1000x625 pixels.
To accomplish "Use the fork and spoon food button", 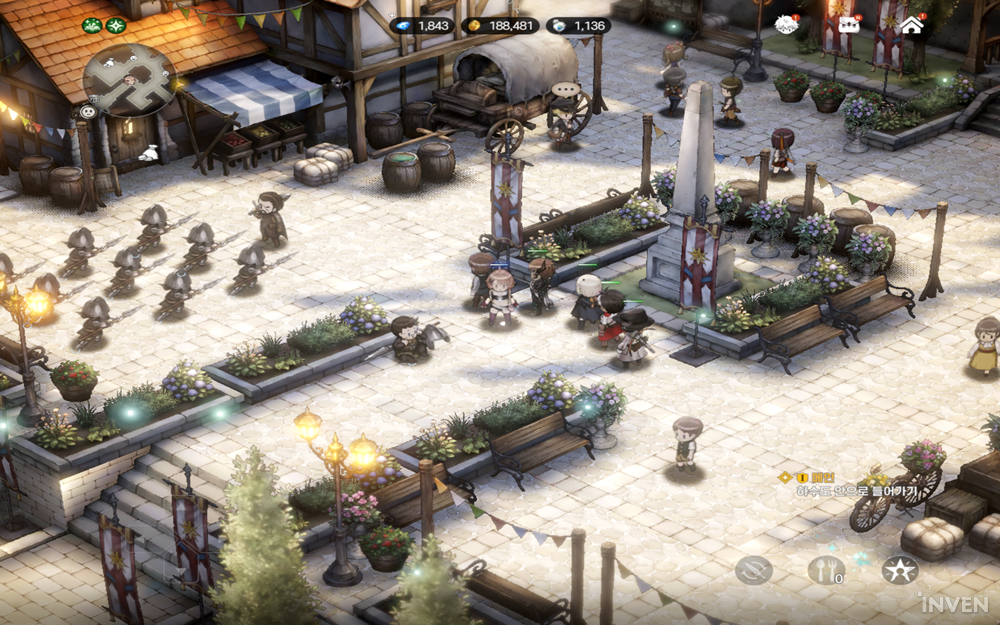I will click(826, 570).
